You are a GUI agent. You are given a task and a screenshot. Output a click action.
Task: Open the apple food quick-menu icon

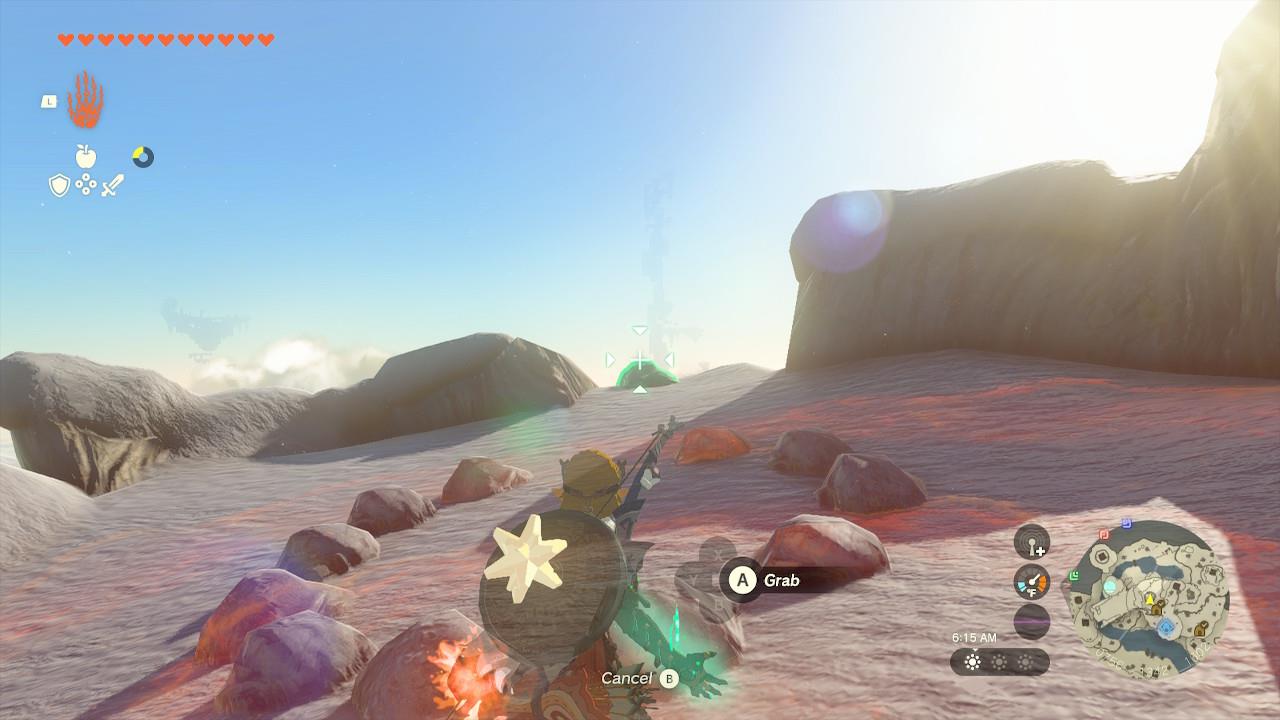(x=86, y=156)
